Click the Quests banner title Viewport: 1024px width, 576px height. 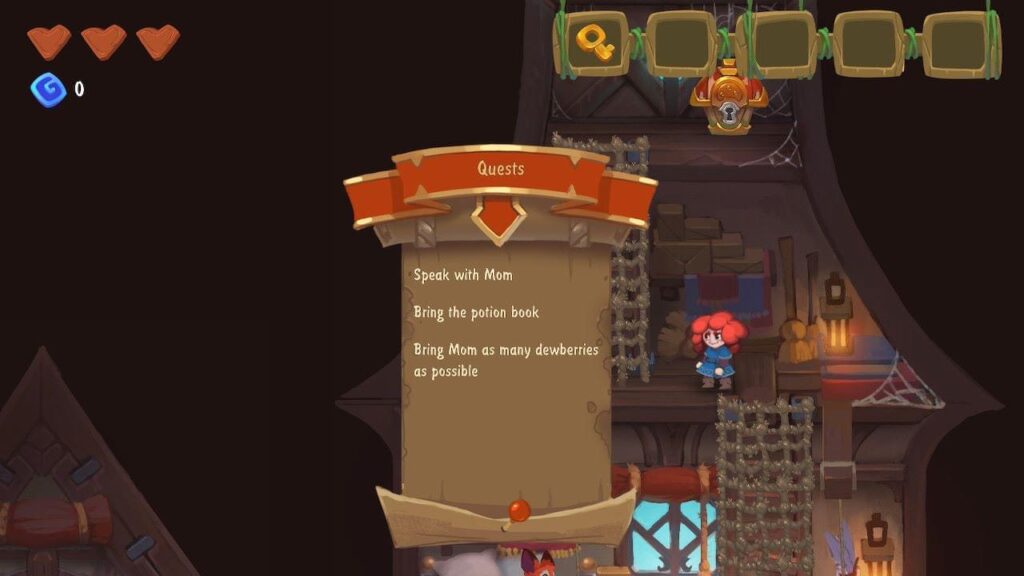click(500, 169)
